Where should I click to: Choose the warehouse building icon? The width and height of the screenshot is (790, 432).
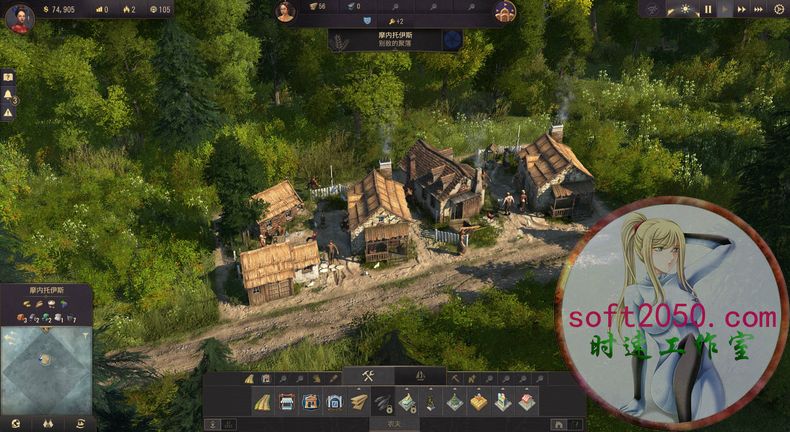coord(310,402)
